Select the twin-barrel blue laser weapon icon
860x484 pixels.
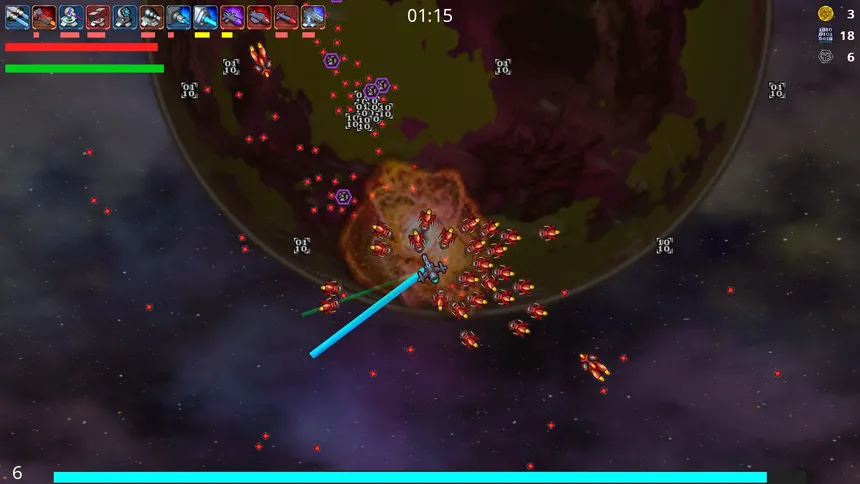tap(17, 16)
